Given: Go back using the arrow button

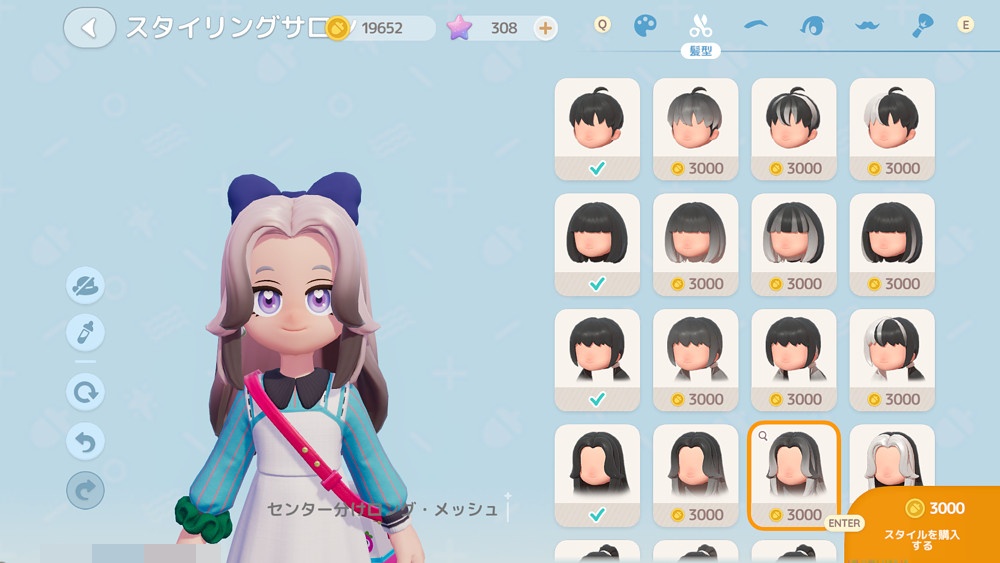Looking at the screenshot, I should coord(89,28).
